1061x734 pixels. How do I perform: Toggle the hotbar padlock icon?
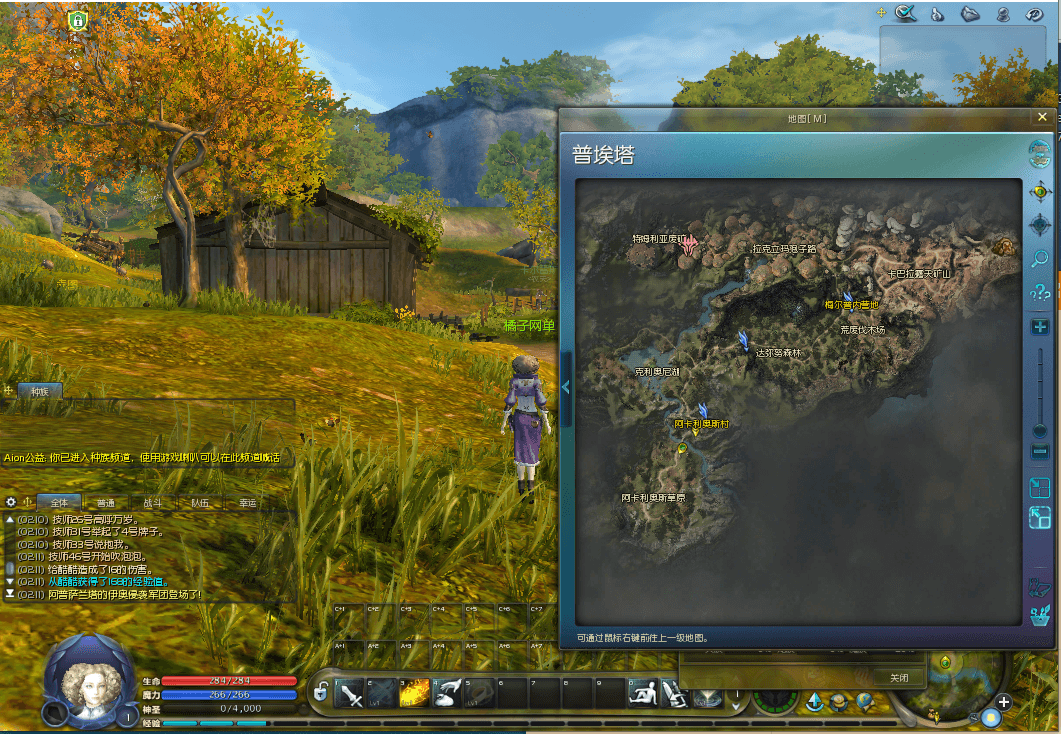click(x=321, y=692)
